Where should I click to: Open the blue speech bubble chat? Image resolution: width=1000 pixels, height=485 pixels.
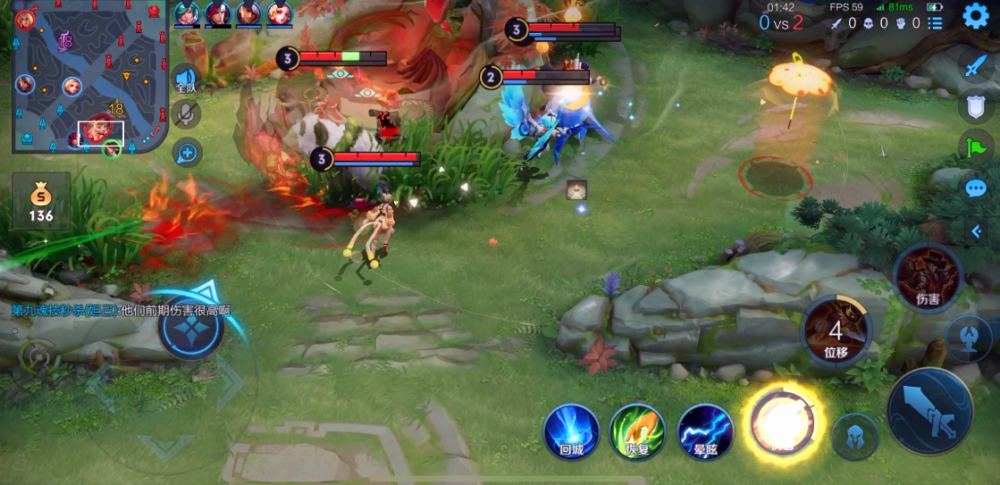975,188
